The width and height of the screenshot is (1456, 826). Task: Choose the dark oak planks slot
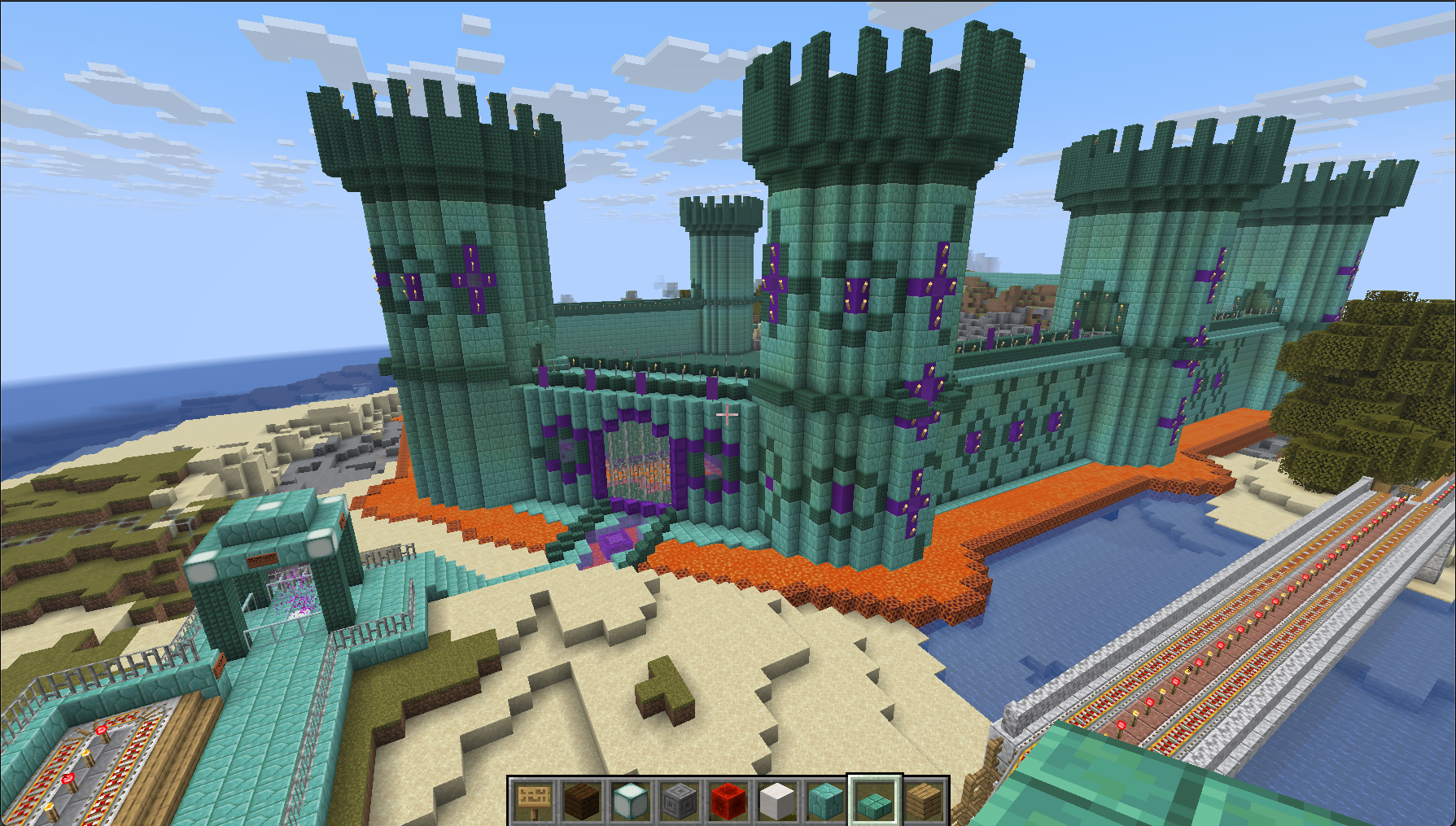coord(582,800)
